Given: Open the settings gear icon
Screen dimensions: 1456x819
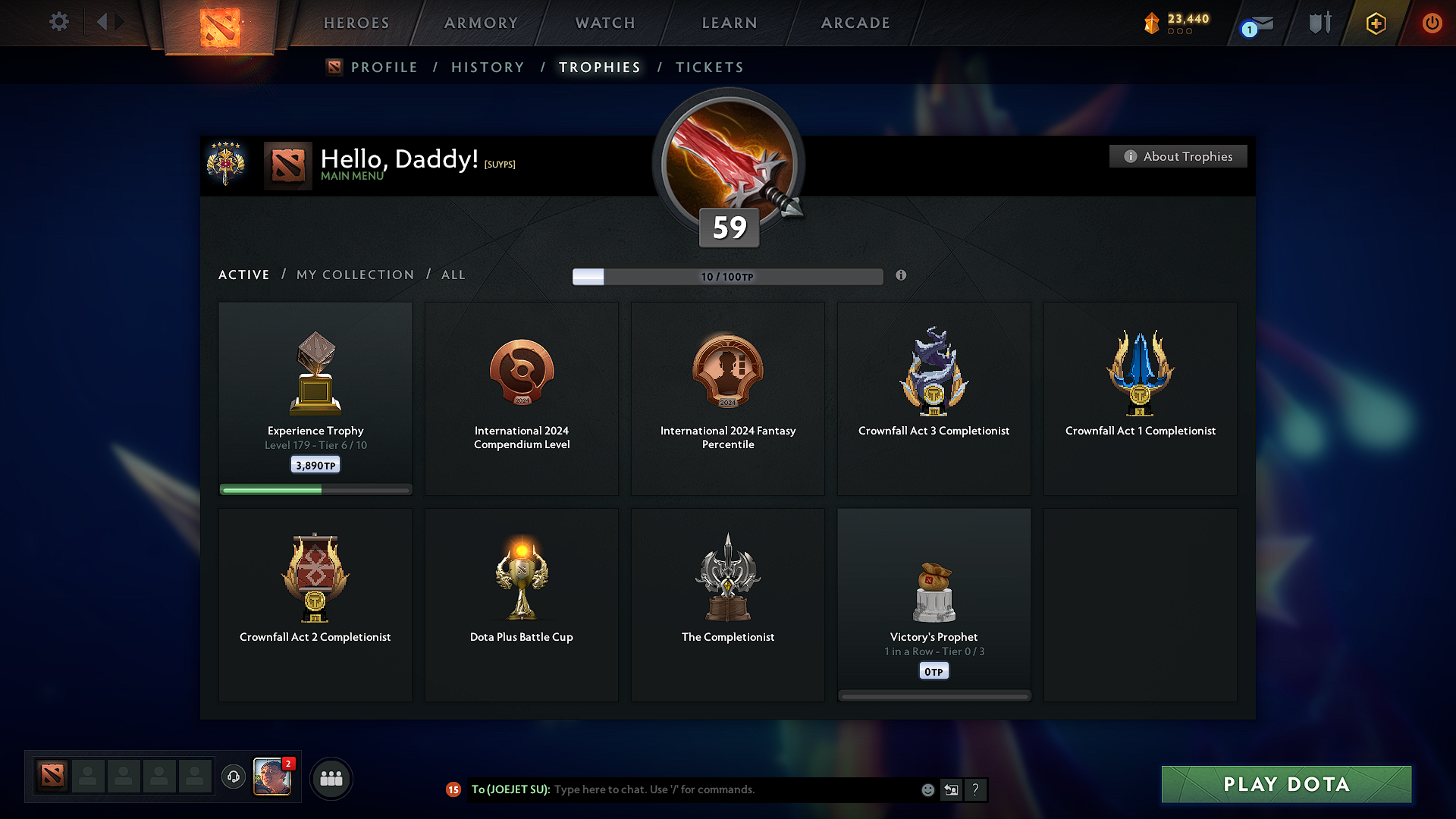Looking at the screenshot, I should coord(58,22).
